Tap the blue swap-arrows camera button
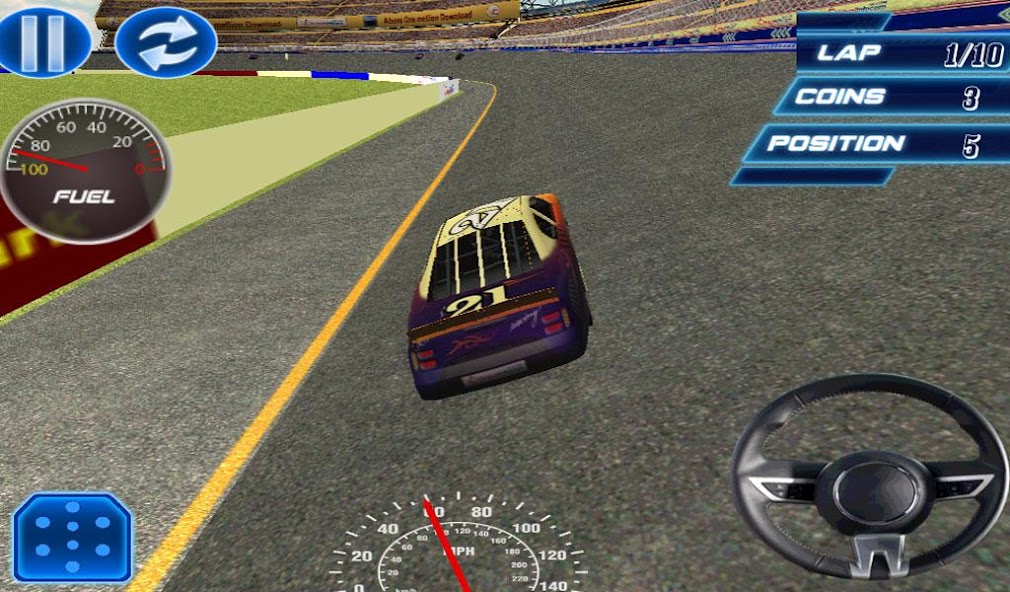1010x592 pixels. pos(166,42)
